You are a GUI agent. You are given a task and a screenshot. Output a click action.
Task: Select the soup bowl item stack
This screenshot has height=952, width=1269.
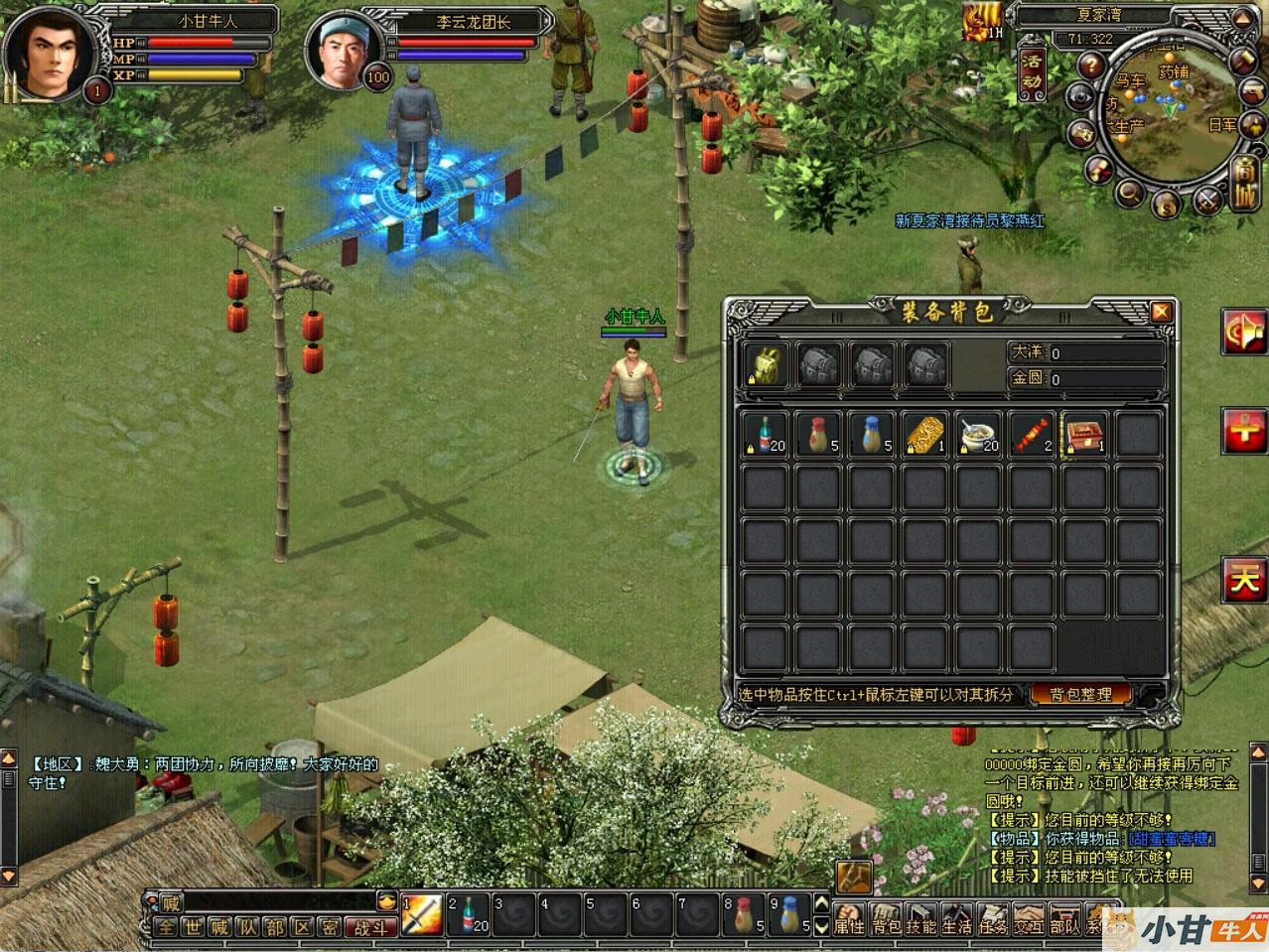point(979,435)
